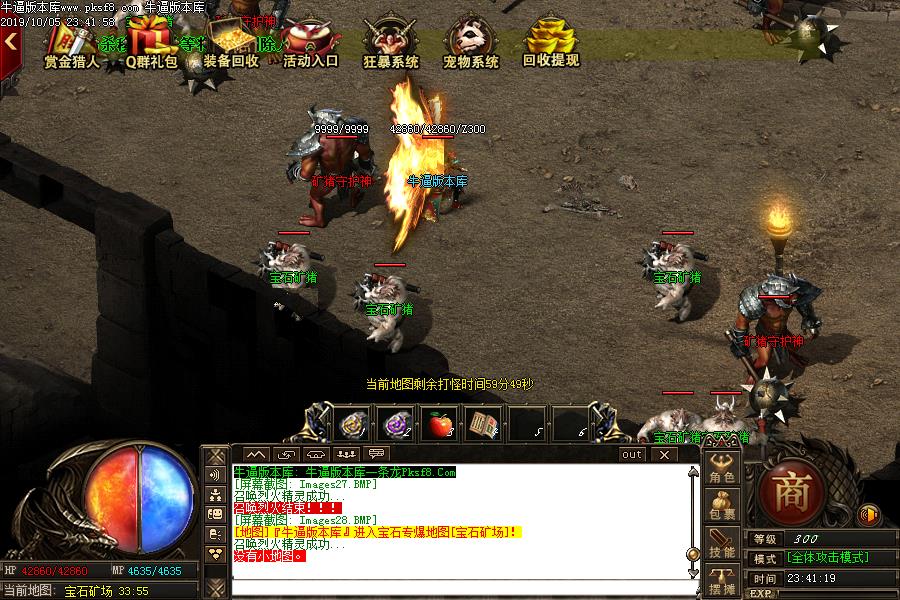900x600 pixels.
Task: Click the chat window's 'out' button
Action: [632, 454]
